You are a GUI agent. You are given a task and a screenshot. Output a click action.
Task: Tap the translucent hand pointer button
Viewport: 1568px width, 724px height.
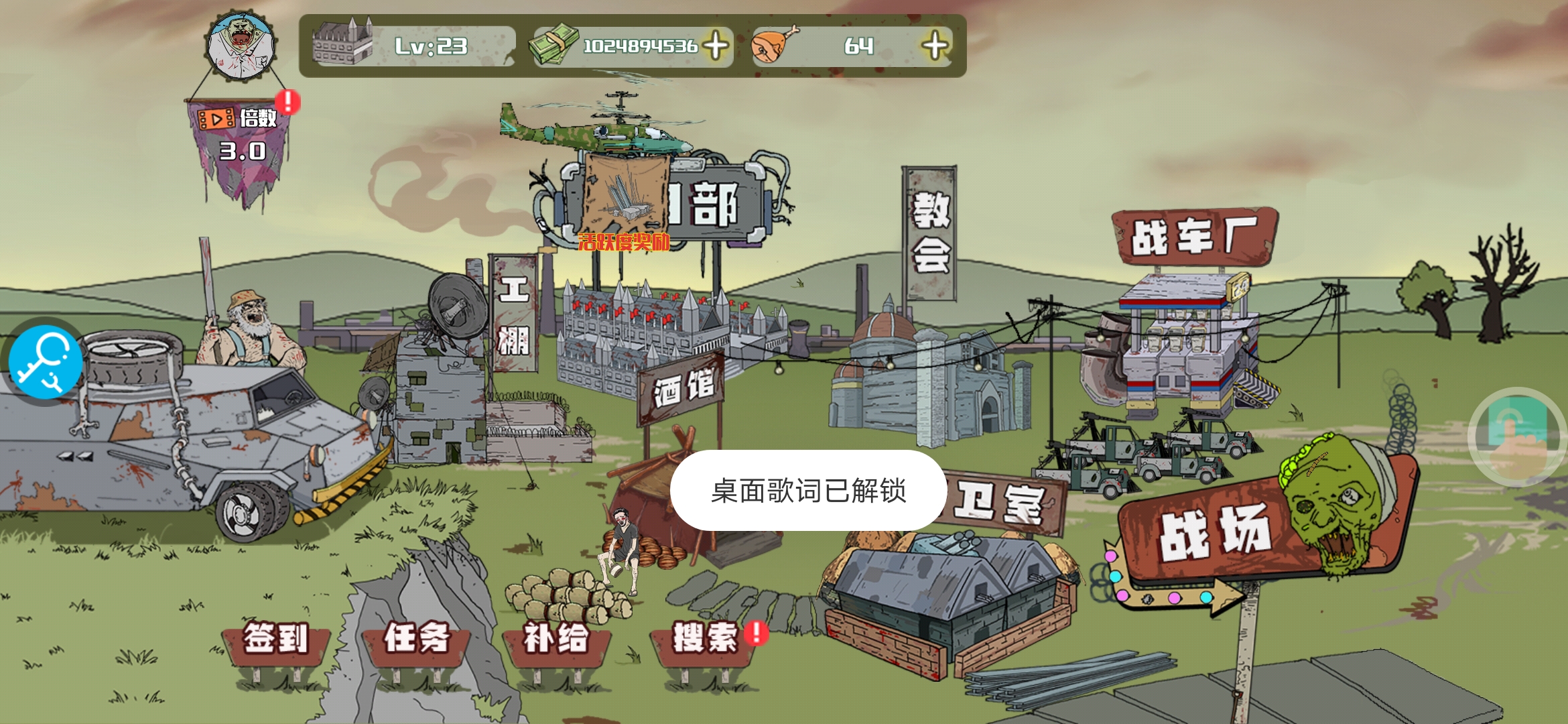click(x=1517, y=436)
